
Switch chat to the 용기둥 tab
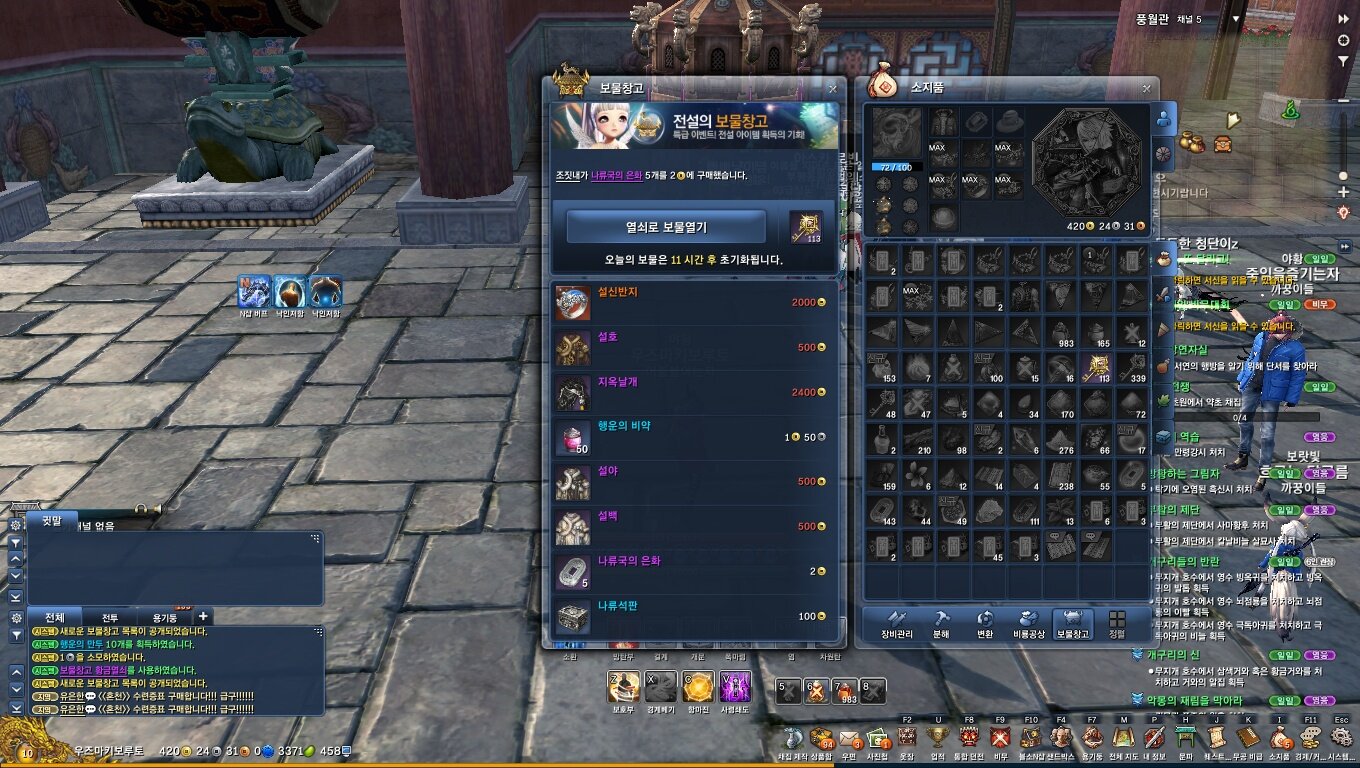click(x=165, y=617)
